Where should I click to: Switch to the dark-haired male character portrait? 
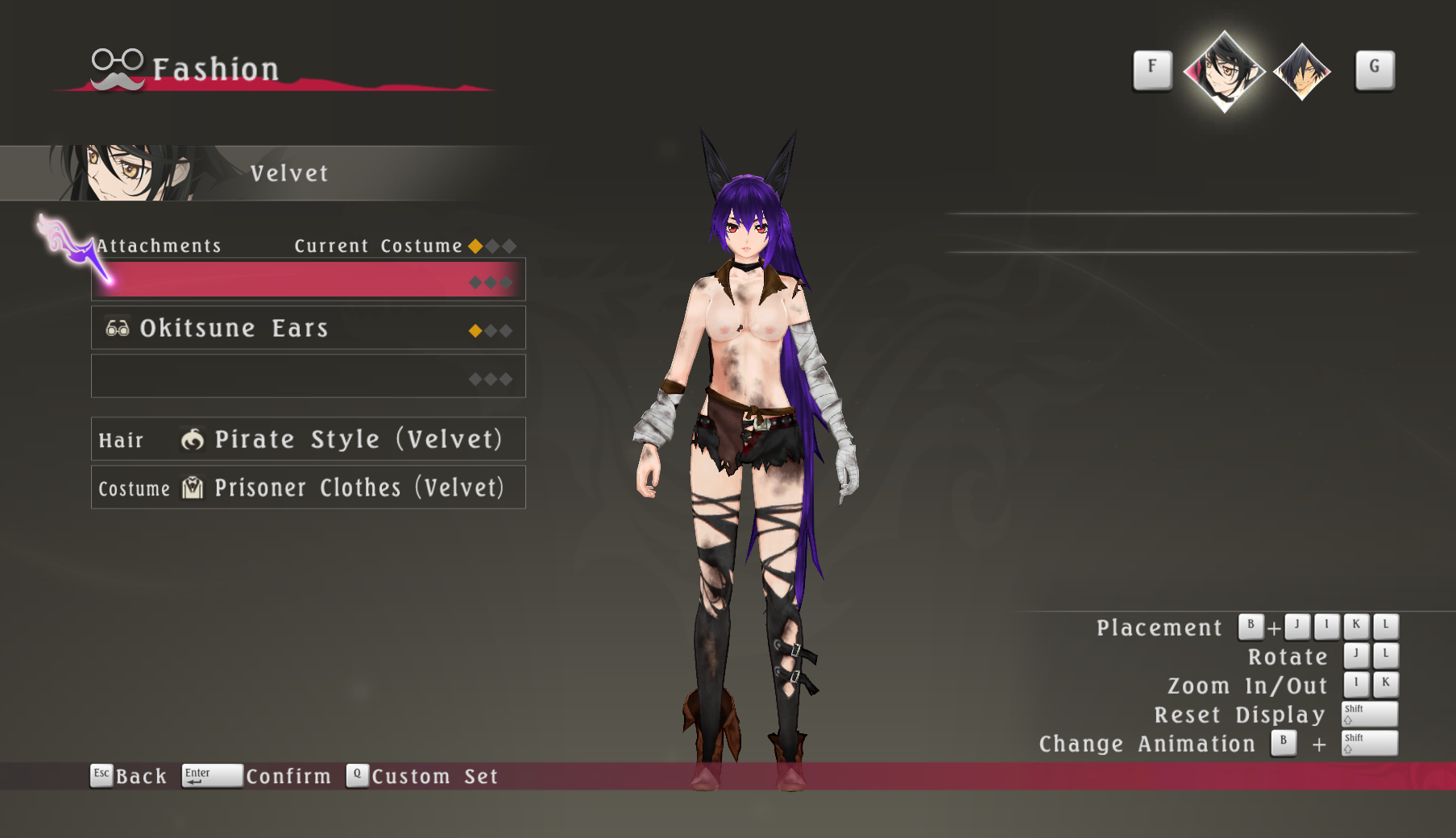click(x=1301, y=72)
